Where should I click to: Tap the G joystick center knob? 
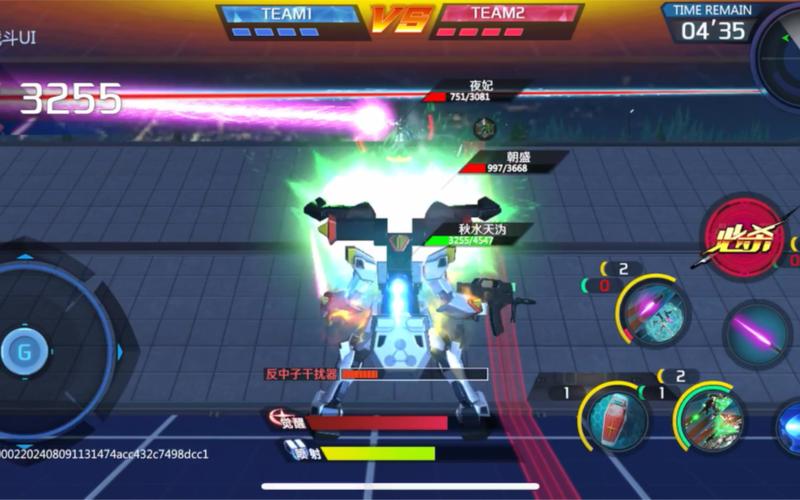(23, 351)
